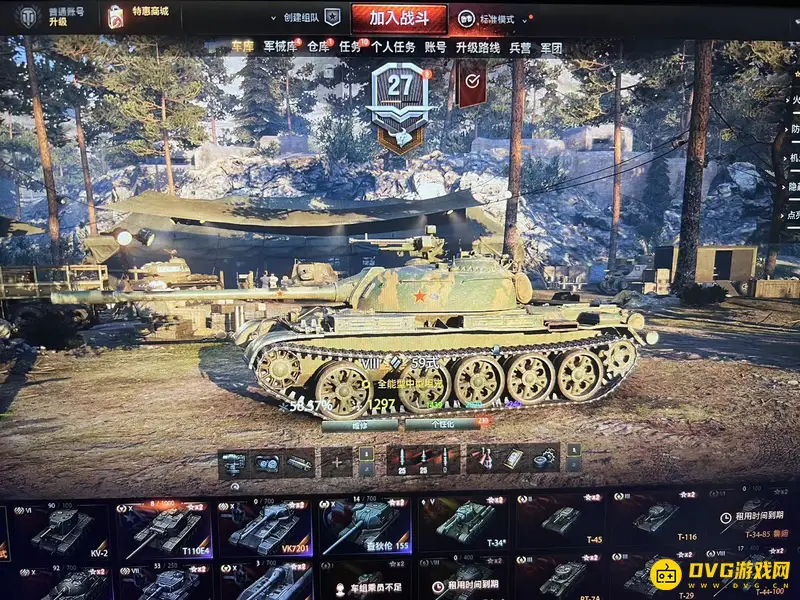Open the 个性化 customization button

(443, 424)
